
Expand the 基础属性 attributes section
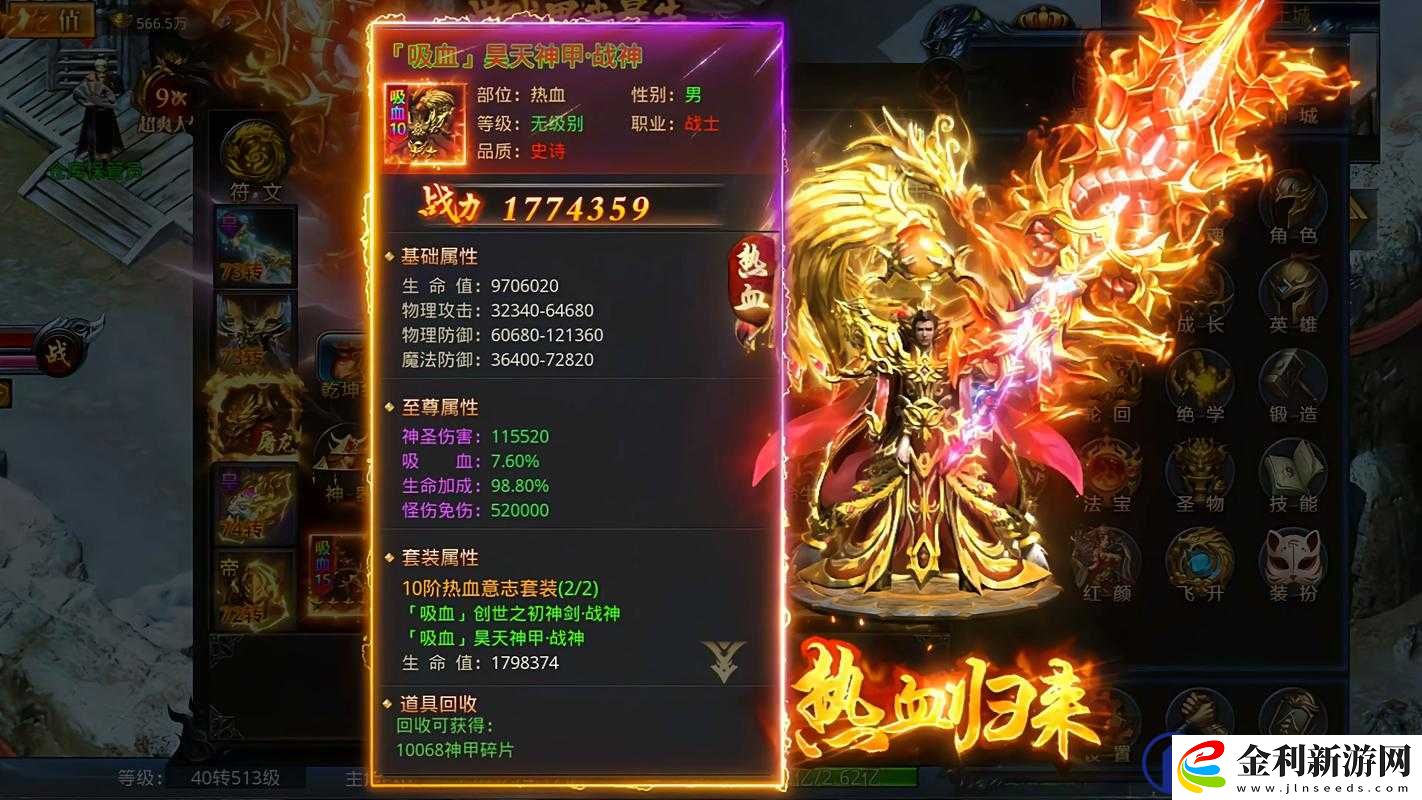pos(438,256)
